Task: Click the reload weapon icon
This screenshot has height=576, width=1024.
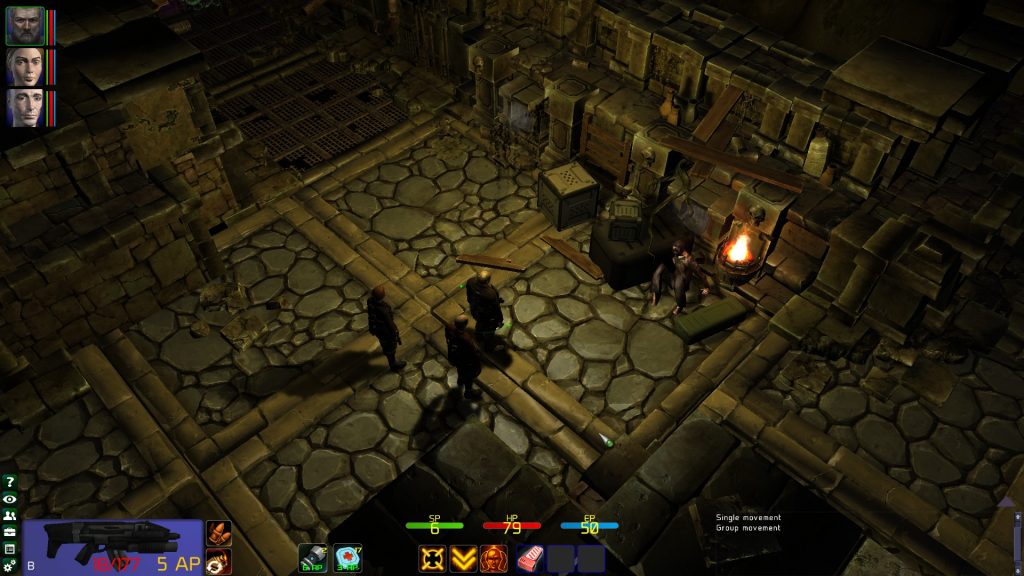Action: tap(218, 561)
